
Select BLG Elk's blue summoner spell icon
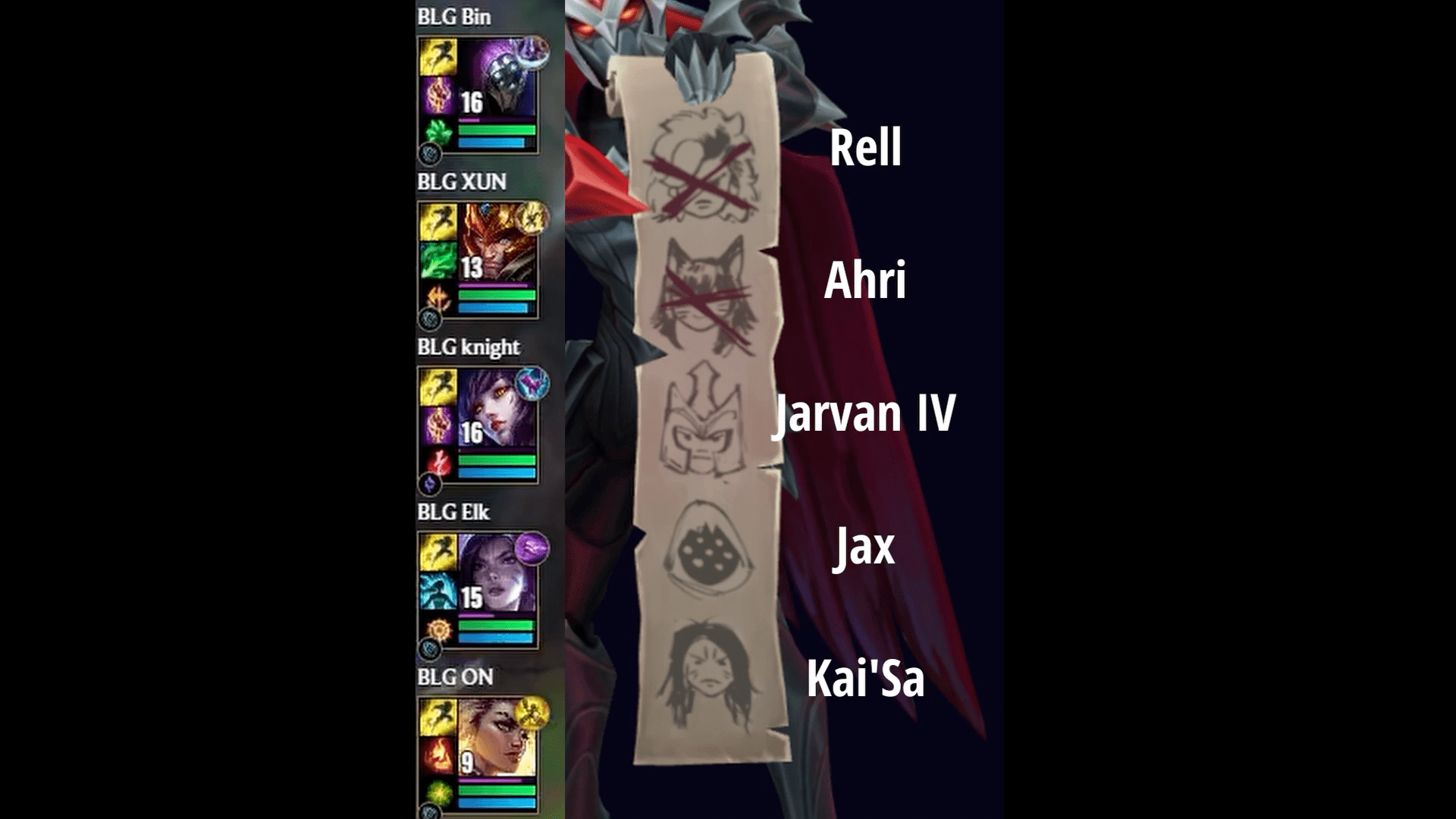438,591
